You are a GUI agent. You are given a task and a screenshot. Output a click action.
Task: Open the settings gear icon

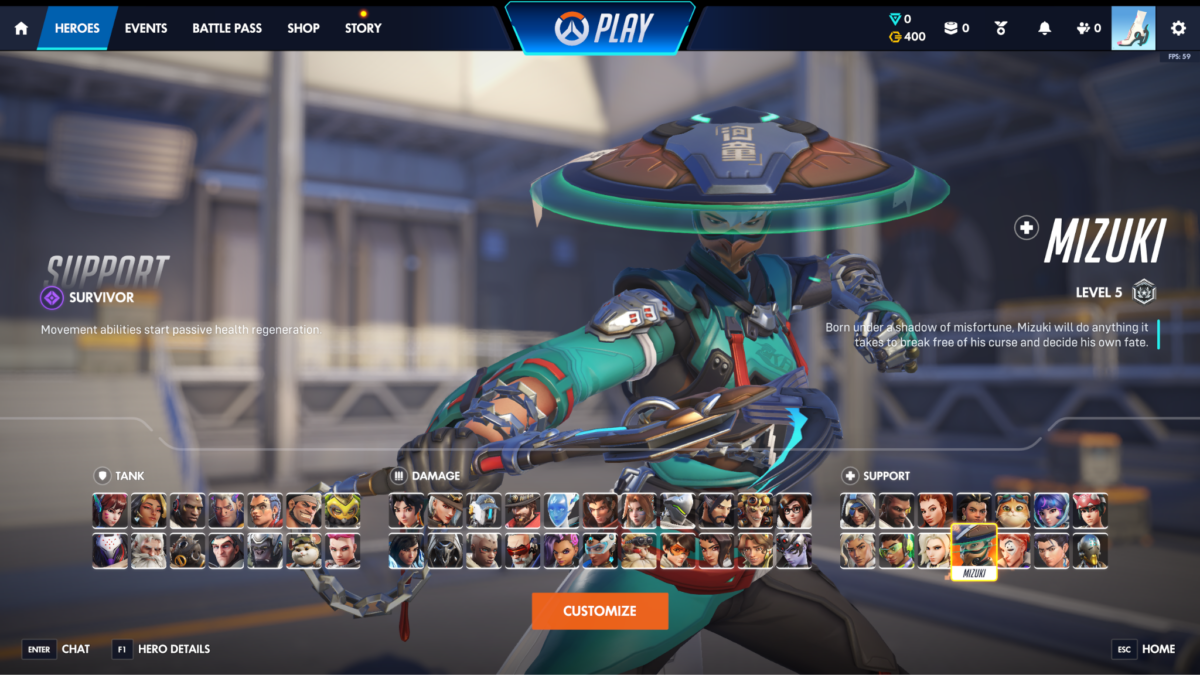[1178, 28]
